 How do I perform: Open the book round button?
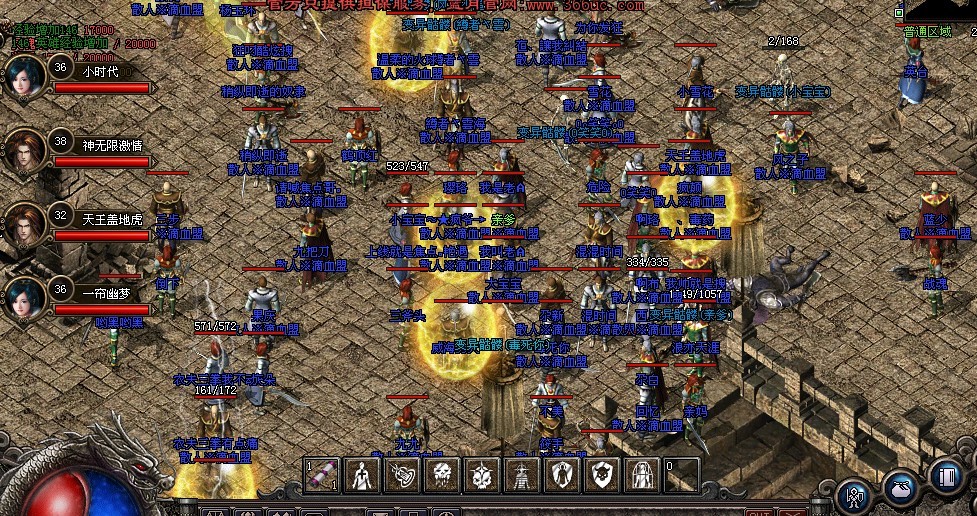pyautogui.click(x=945, y=475)
